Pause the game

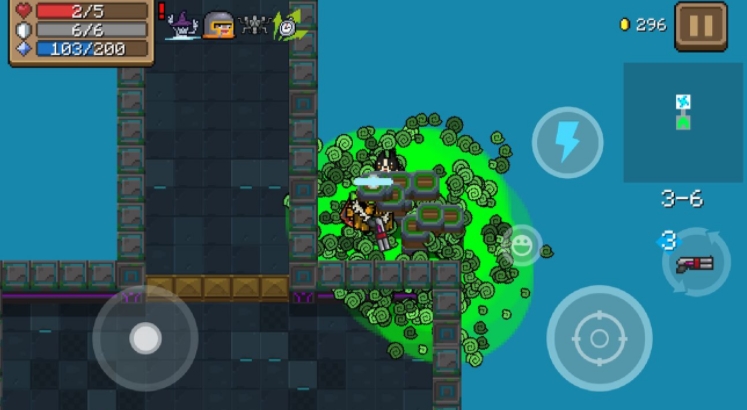[x=701, y=25]
